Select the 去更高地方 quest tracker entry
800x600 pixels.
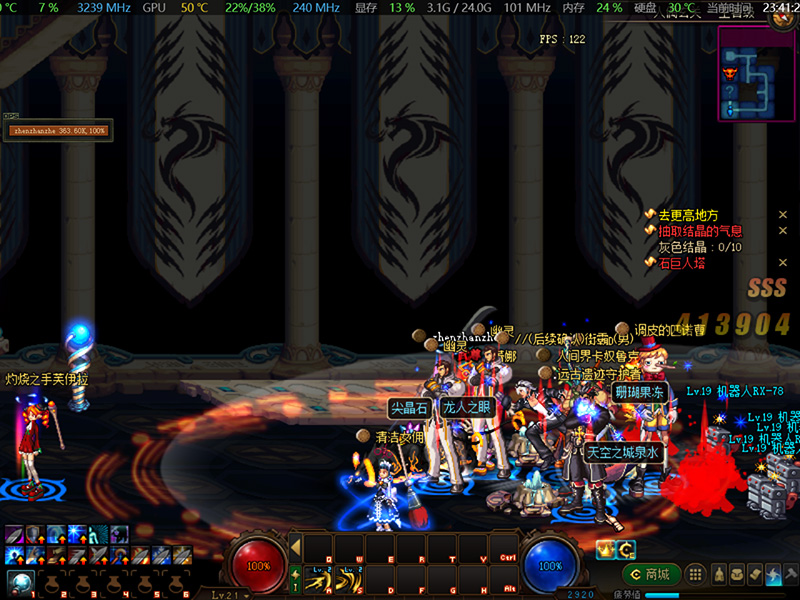688,215
